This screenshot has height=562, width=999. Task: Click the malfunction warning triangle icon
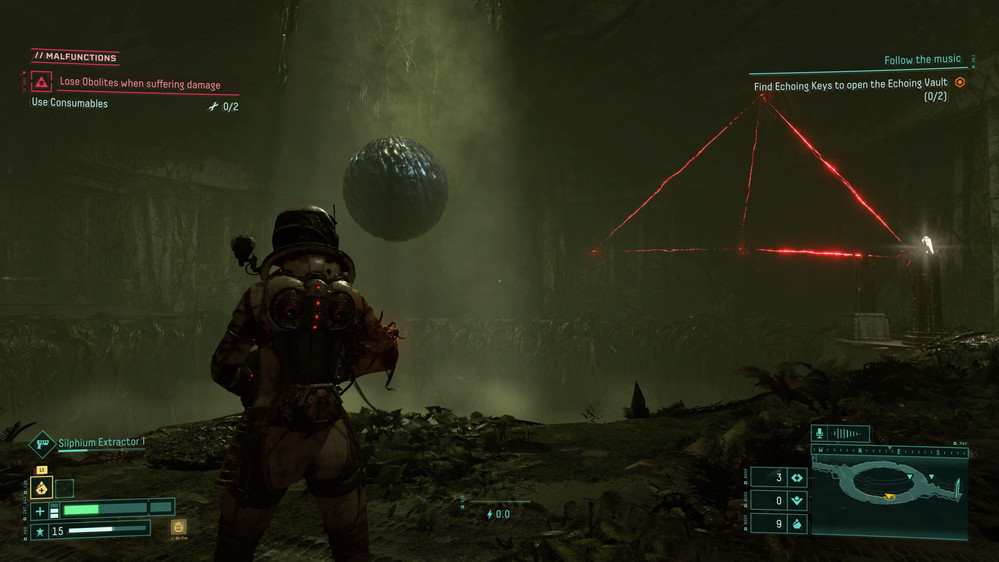pos(41,82)
